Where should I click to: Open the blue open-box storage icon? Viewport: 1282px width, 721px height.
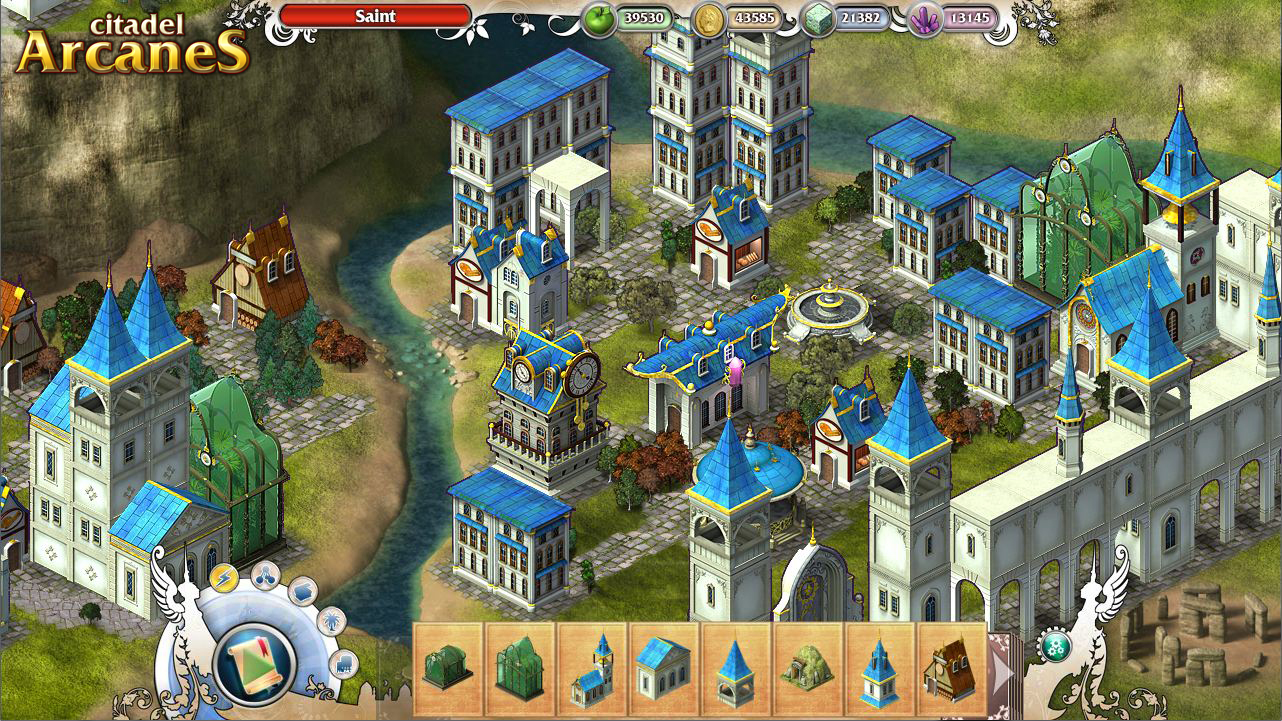point(303,591)
